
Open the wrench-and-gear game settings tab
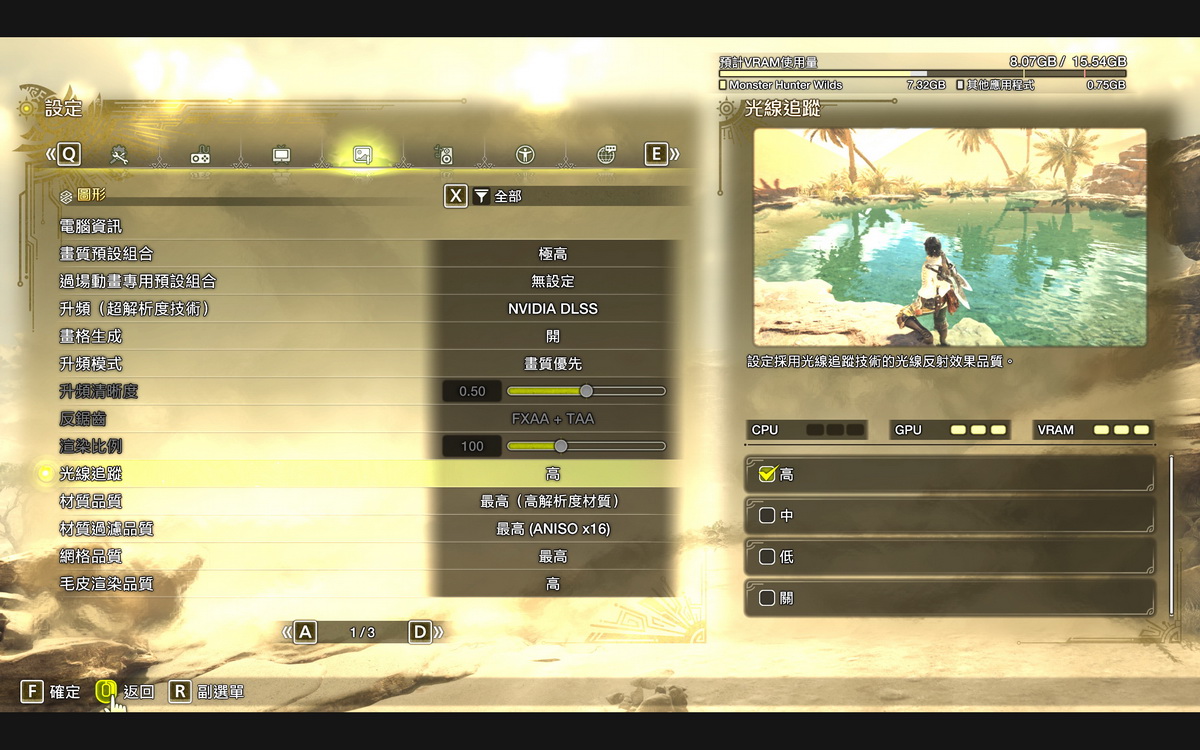(x=120, y=155)
